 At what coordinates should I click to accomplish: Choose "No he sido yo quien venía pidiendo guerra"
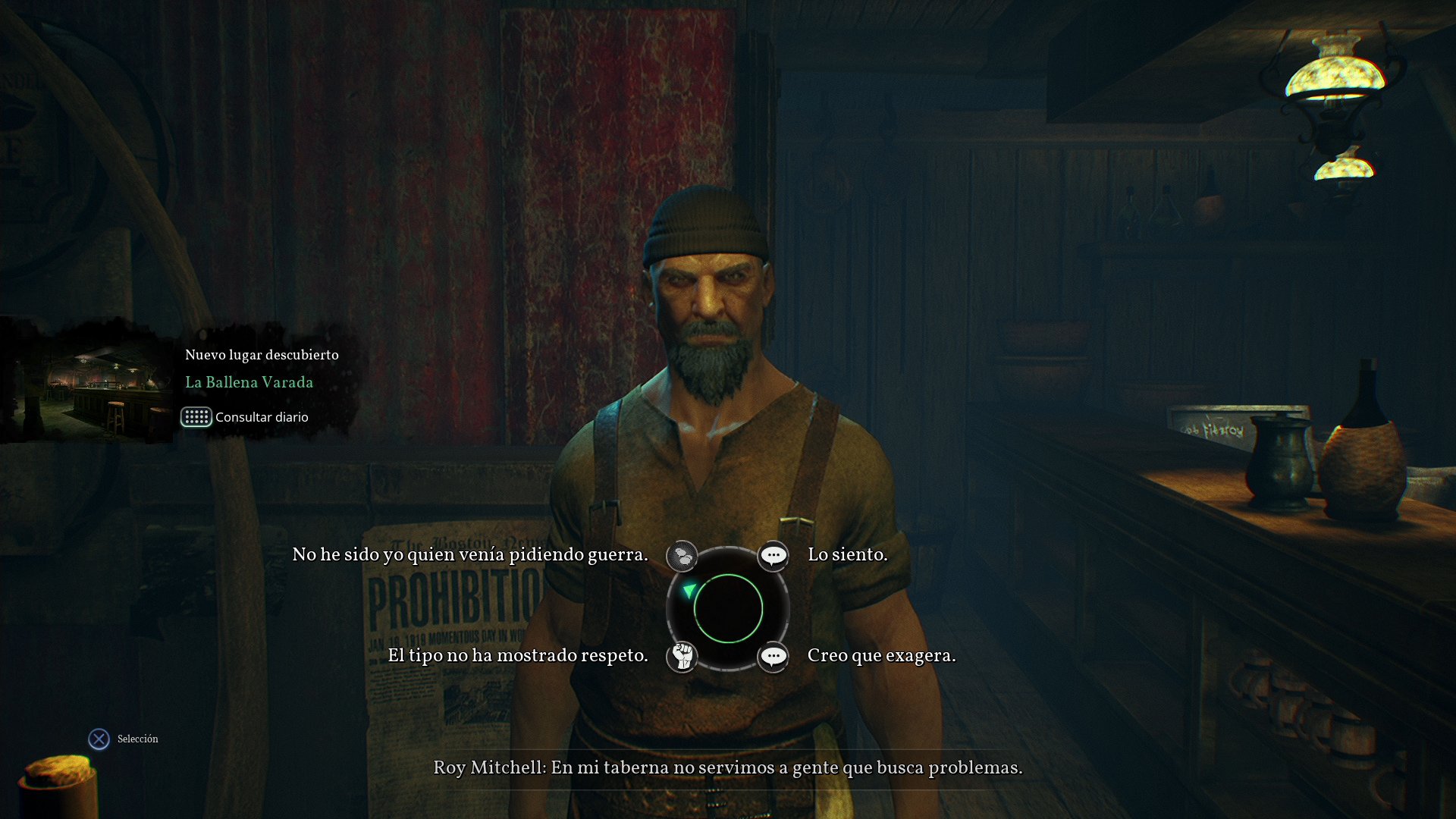pyautogui.click(x=470, y=554)
